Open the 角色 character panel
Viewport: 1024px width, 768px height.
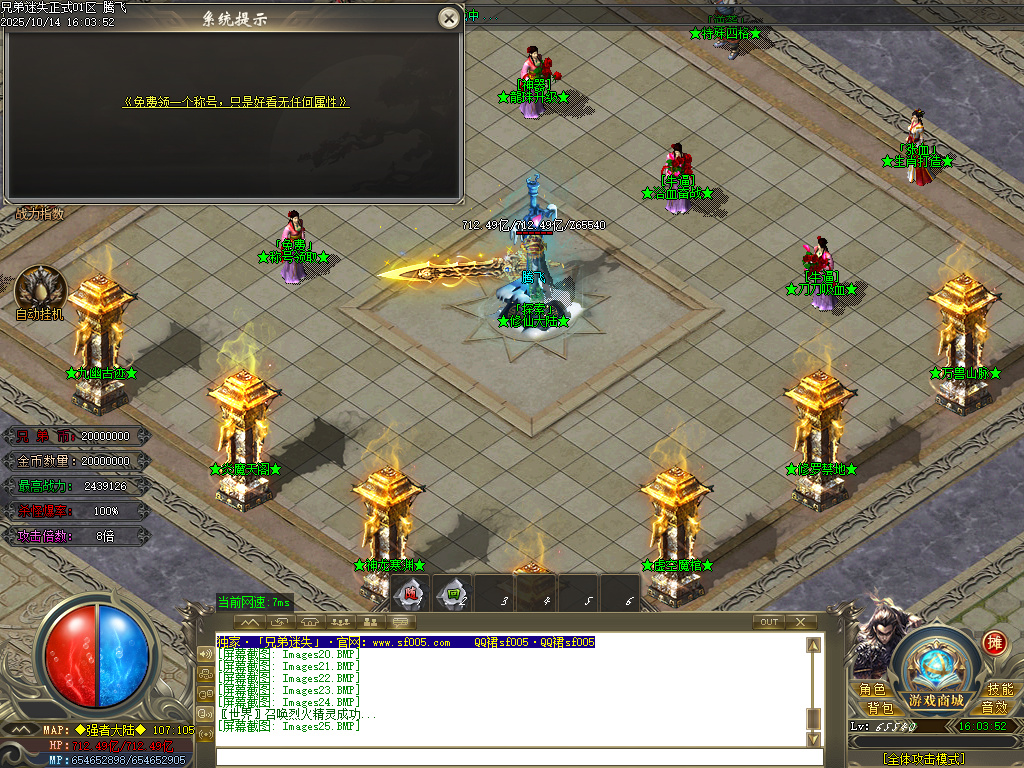pos(872,690)
